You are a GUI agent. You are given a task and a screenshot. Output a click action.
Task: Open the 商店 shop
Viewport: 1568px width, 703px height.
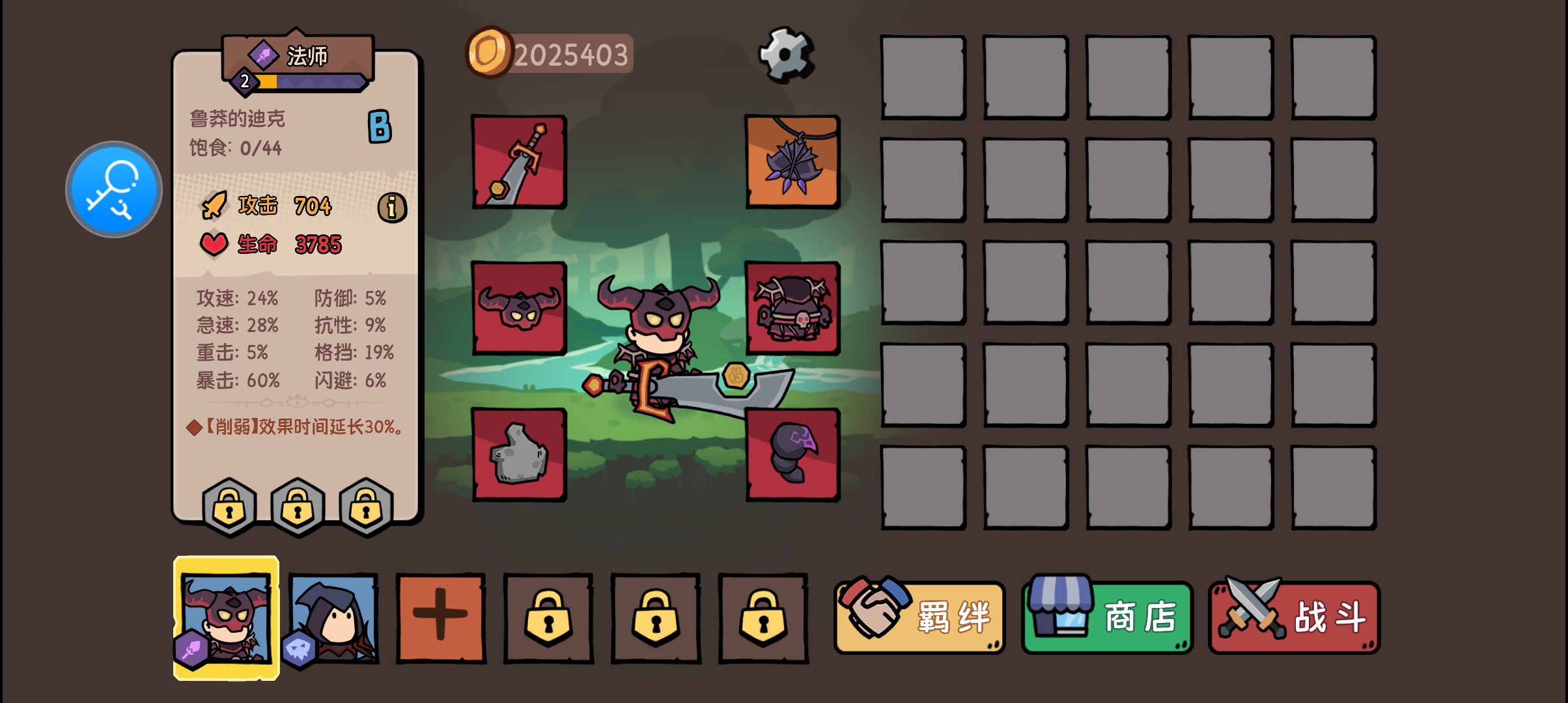pyautogui.click(x=1108, y=617)
